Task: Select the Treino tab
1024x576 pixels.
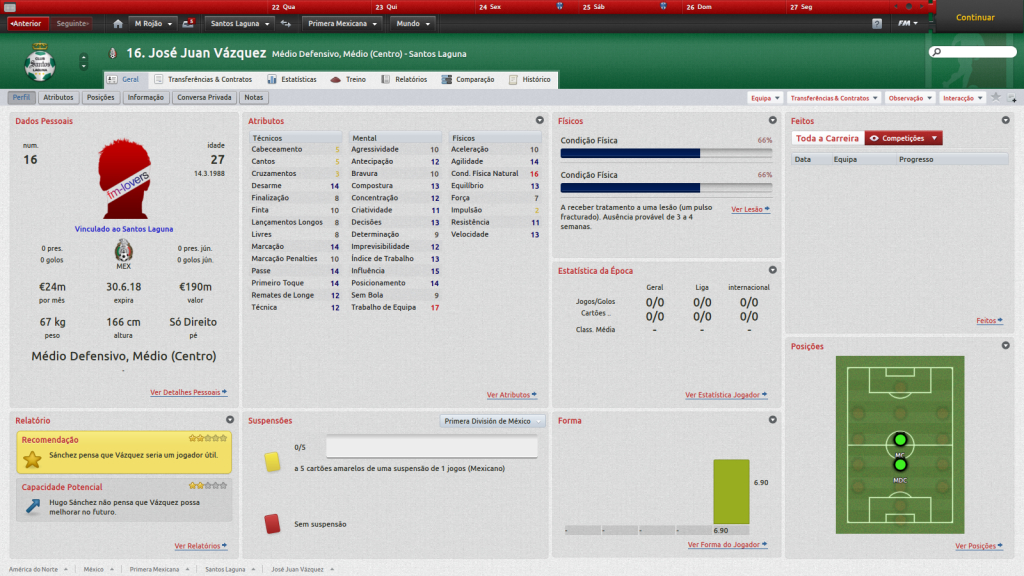Action: pos(349,79)
